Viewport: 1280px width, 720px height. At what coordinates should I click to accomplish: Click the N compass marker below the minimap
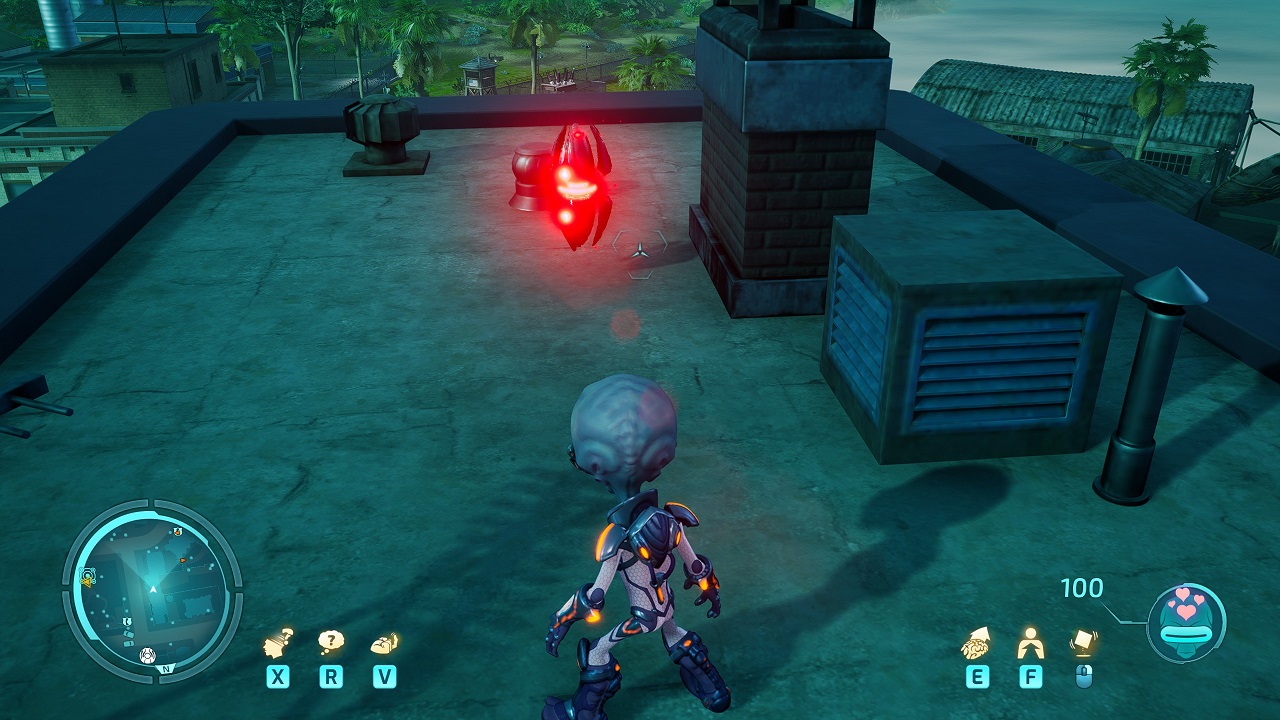pyautogui.click(x=167, y=668)
